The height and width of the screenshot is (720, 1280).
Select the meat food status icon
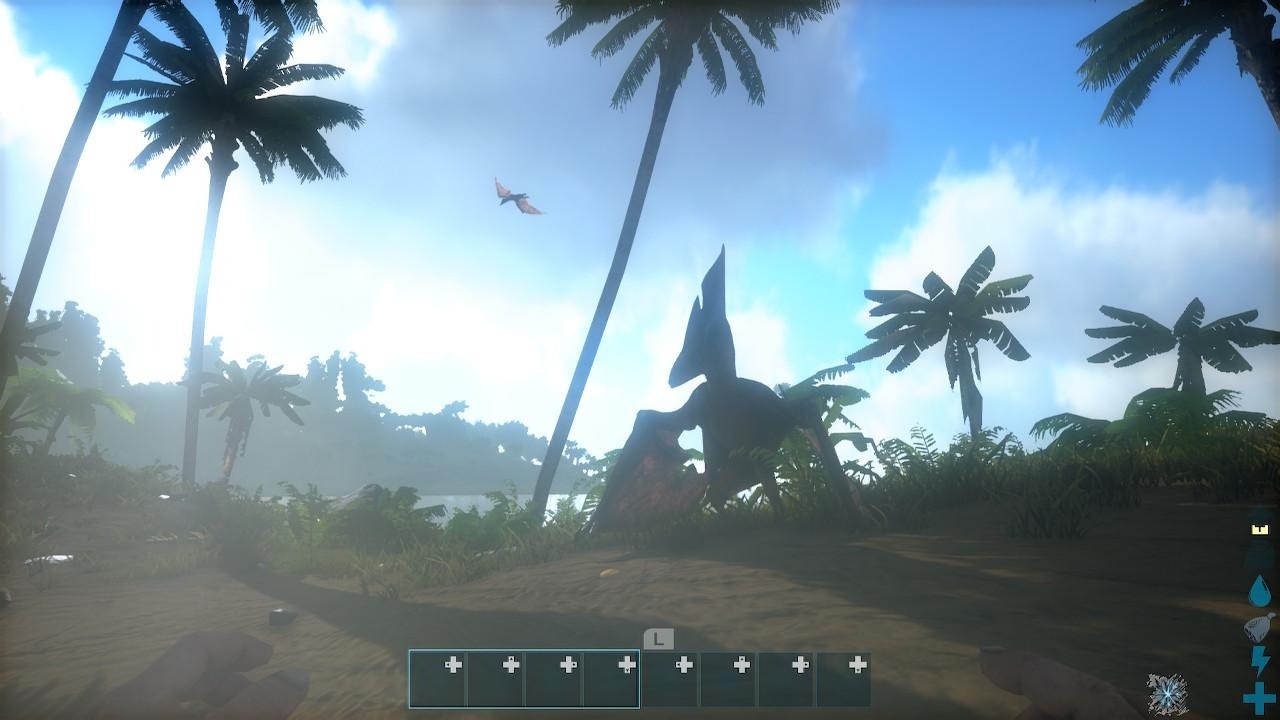coord(1259,627)
